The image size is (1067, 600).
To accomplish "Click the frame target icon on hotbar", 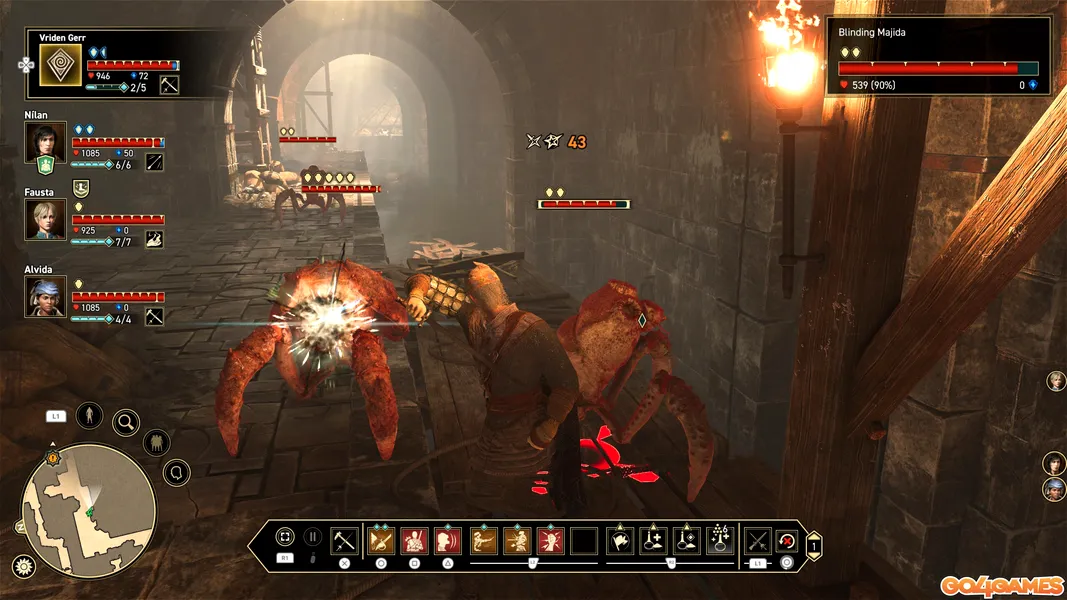I will pos(285,538).
